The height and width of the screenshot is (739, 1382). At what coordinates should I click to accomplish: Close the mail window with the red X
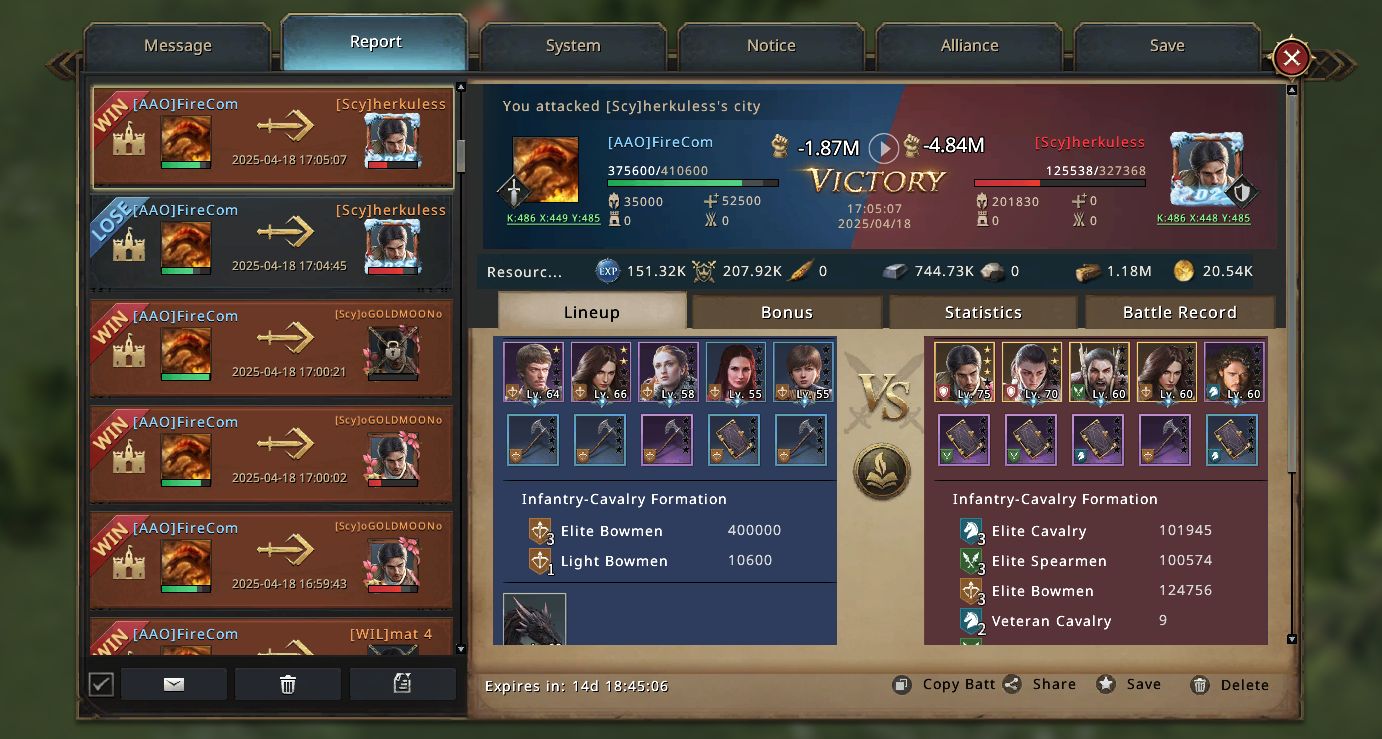pyautogui.click(x=1291, y=58)
